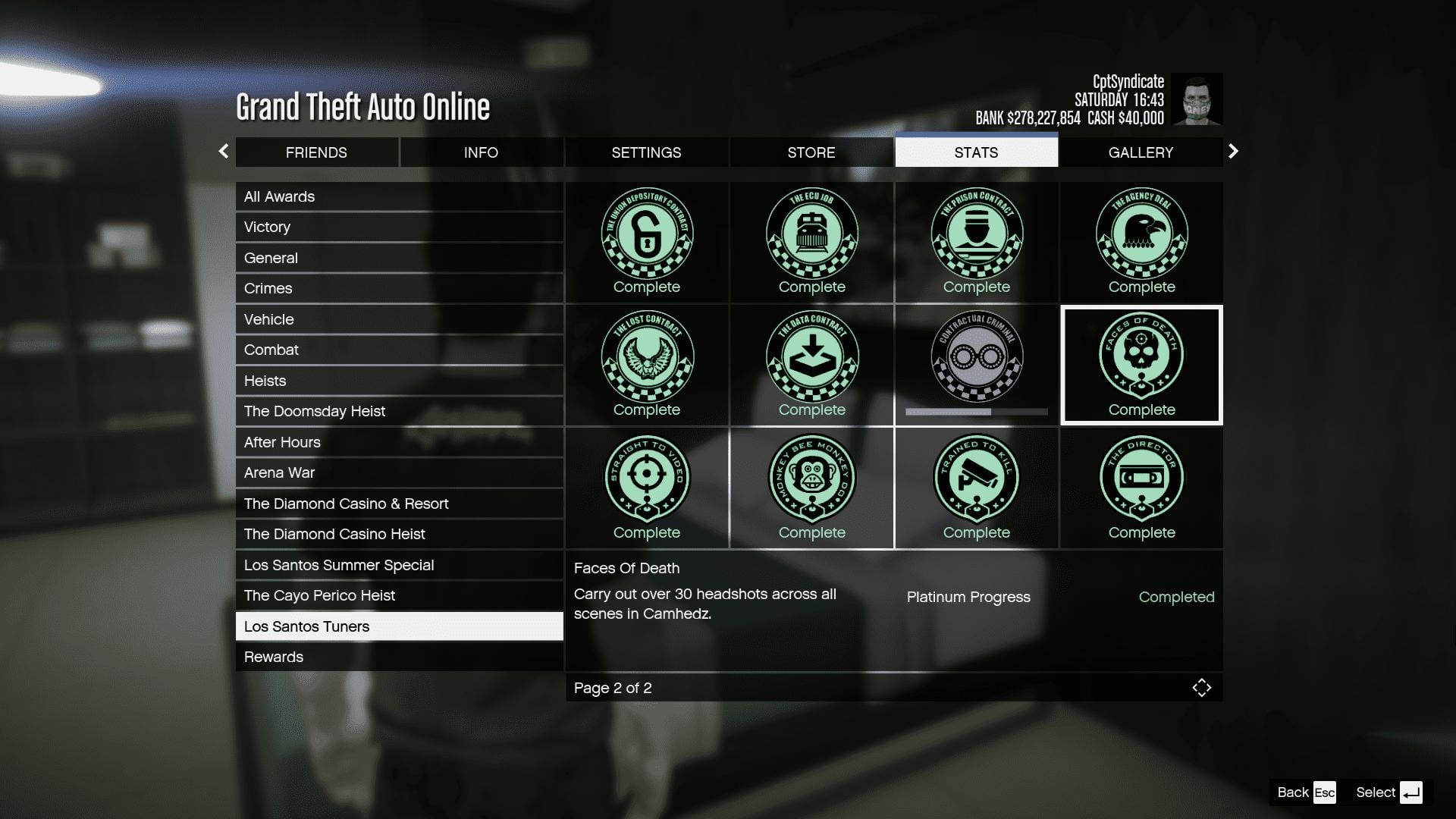Open the Vehicle awards category

point(399,319)
